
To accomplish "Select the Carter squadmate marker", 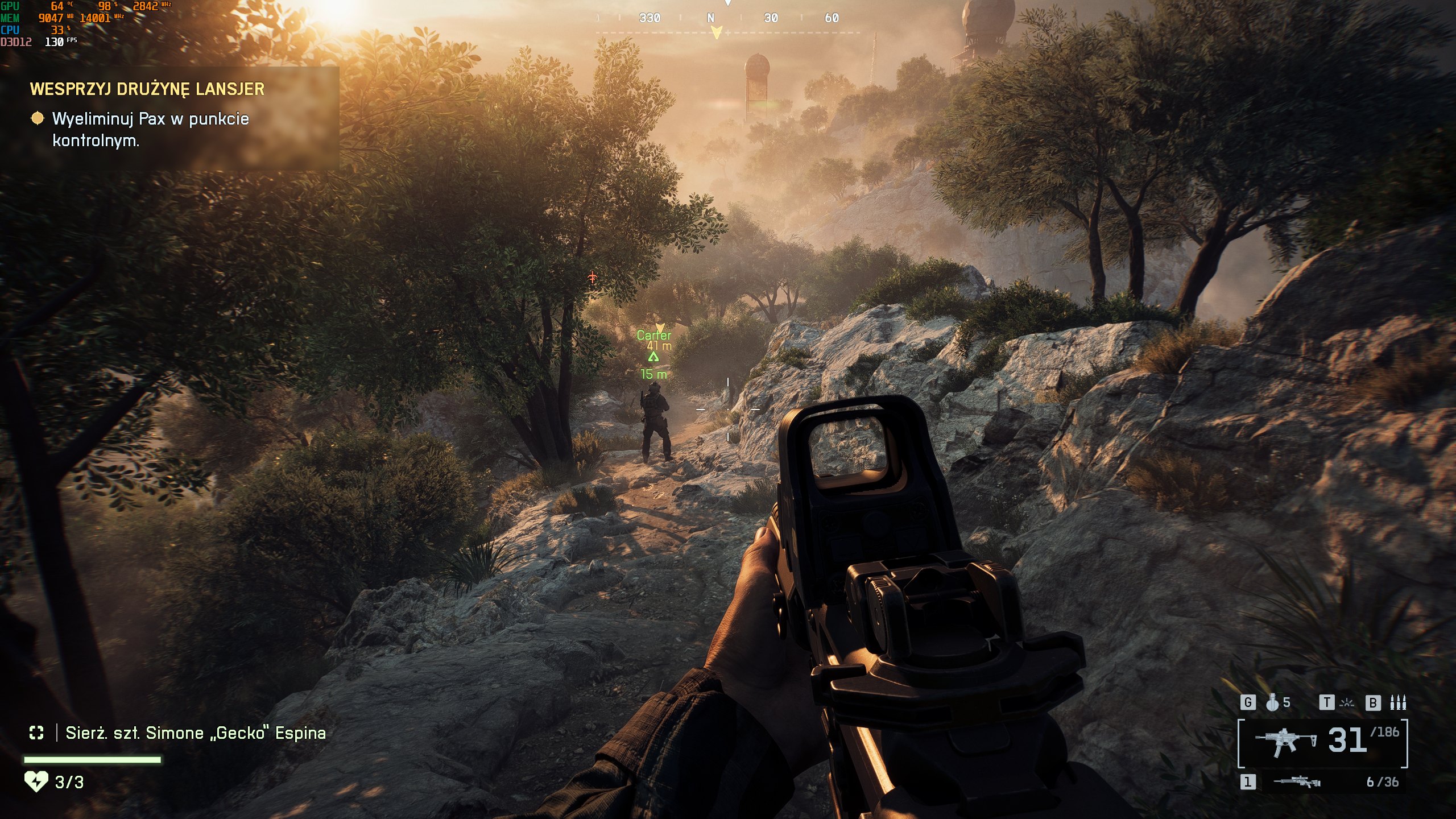I will pyautogui.click(x=654, y=336).
